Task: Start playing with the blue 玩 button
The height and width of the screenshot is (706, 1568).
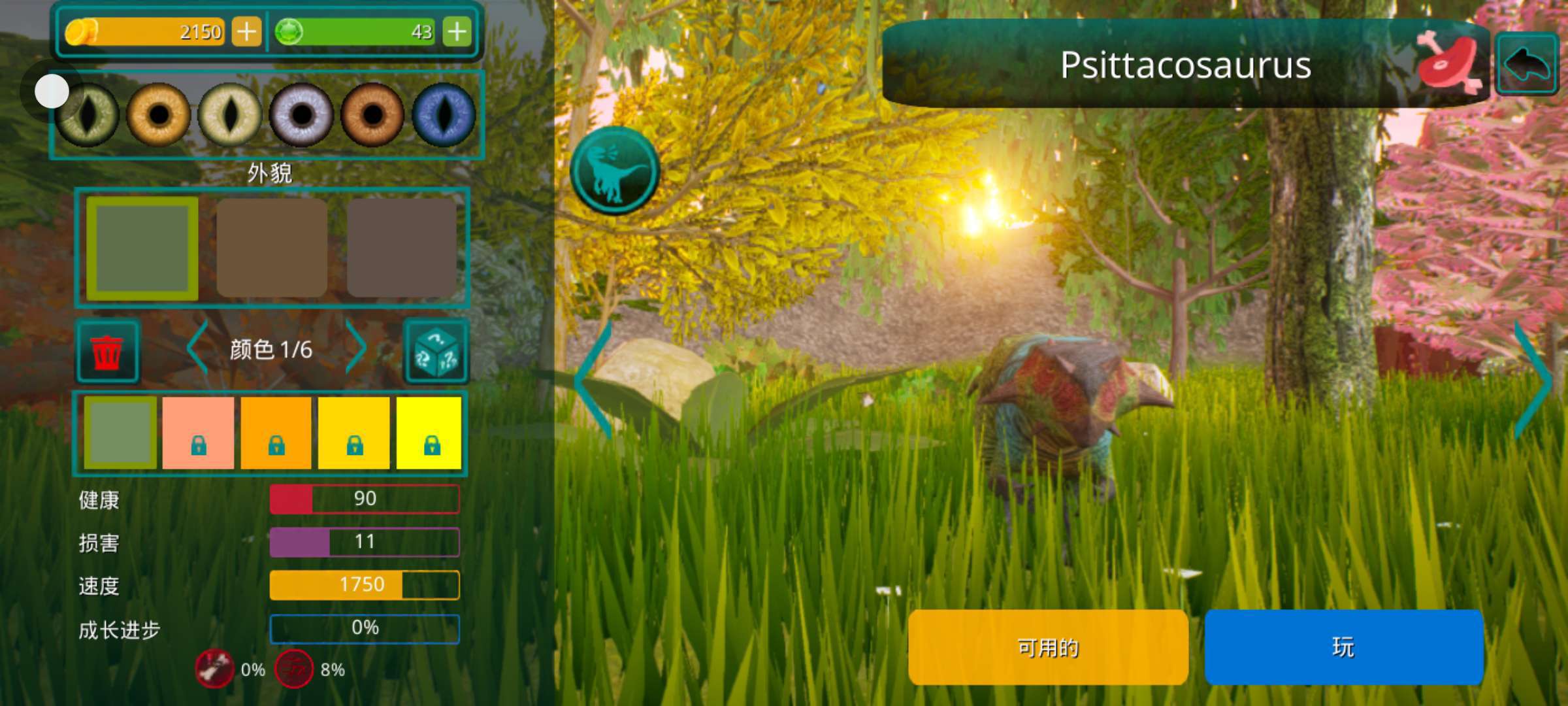Action: point(1343,647)
